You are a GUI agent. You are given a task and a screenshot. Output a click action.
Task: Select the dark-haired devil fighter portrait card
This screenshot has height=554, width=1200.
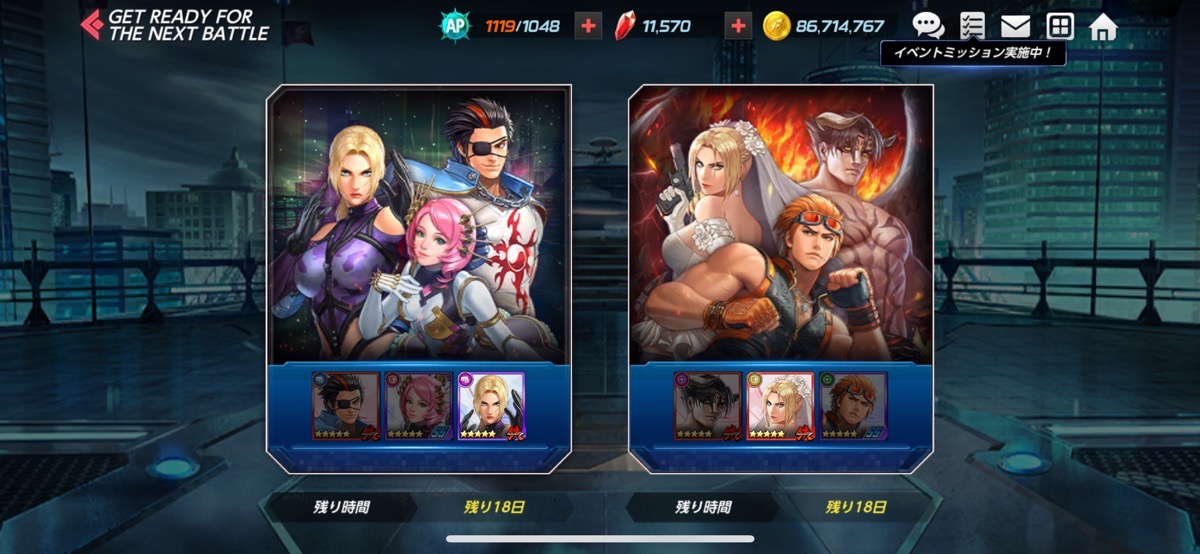tap(708, 406)
